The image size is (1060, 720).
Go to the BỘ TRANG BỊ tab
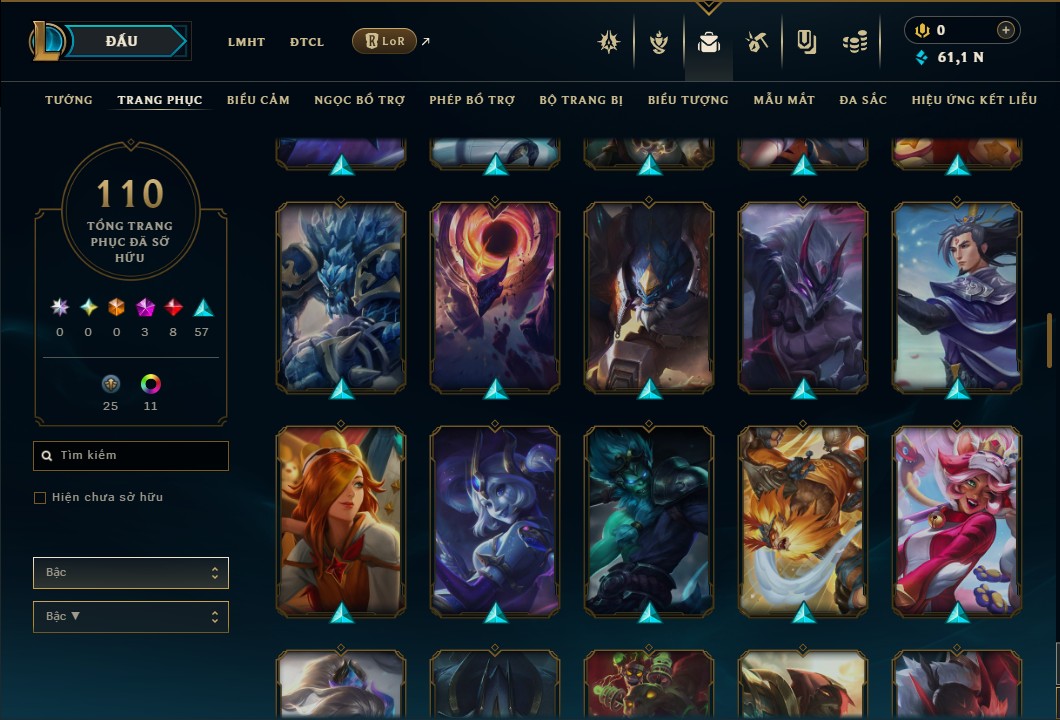click(x=581, y=100)
